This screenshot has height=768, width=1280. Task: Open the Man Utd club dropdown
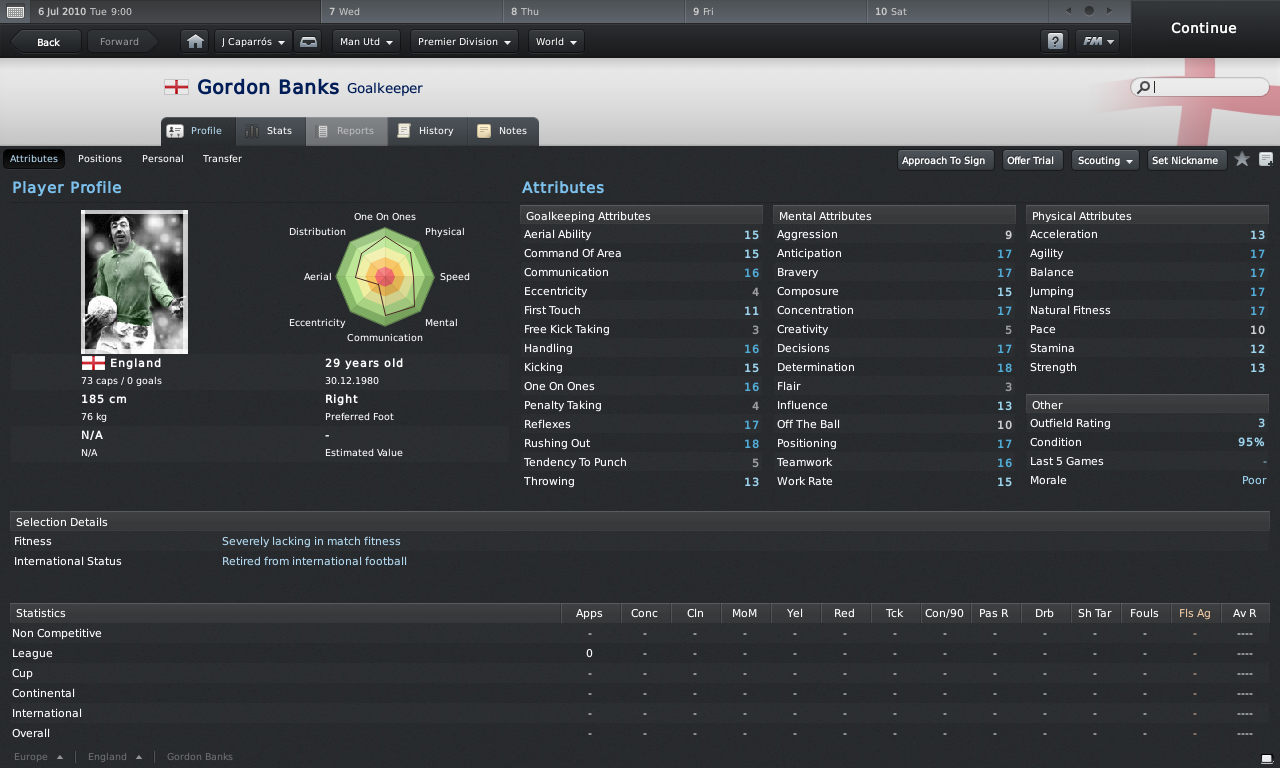367,42
